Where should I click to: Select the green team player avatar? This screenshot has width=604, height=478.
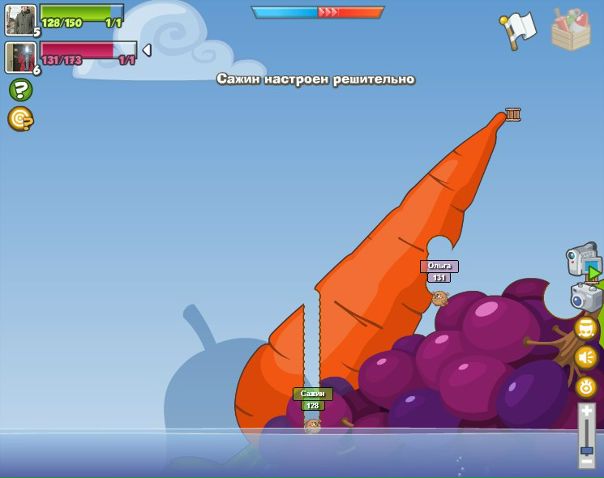click(x=20, y=19)
